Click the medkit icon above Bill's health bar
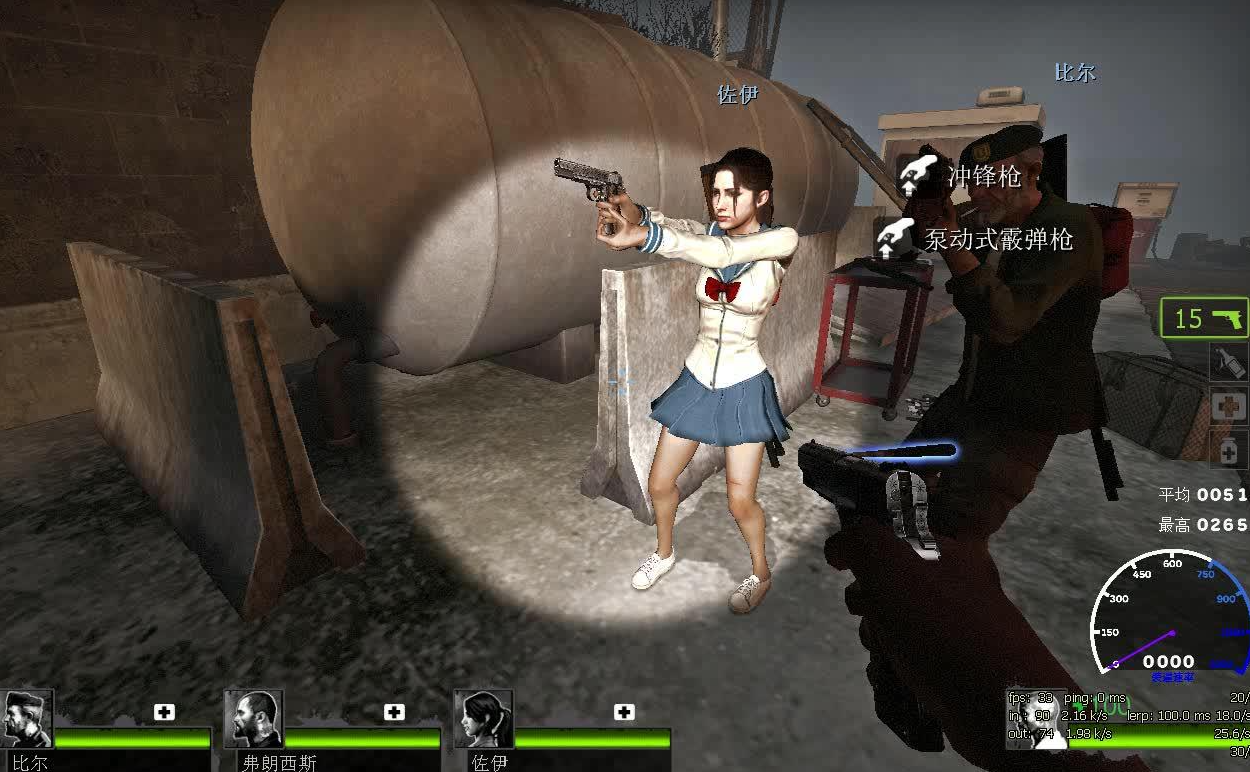Screen dimensions: 1250x772 click(164, 712)
